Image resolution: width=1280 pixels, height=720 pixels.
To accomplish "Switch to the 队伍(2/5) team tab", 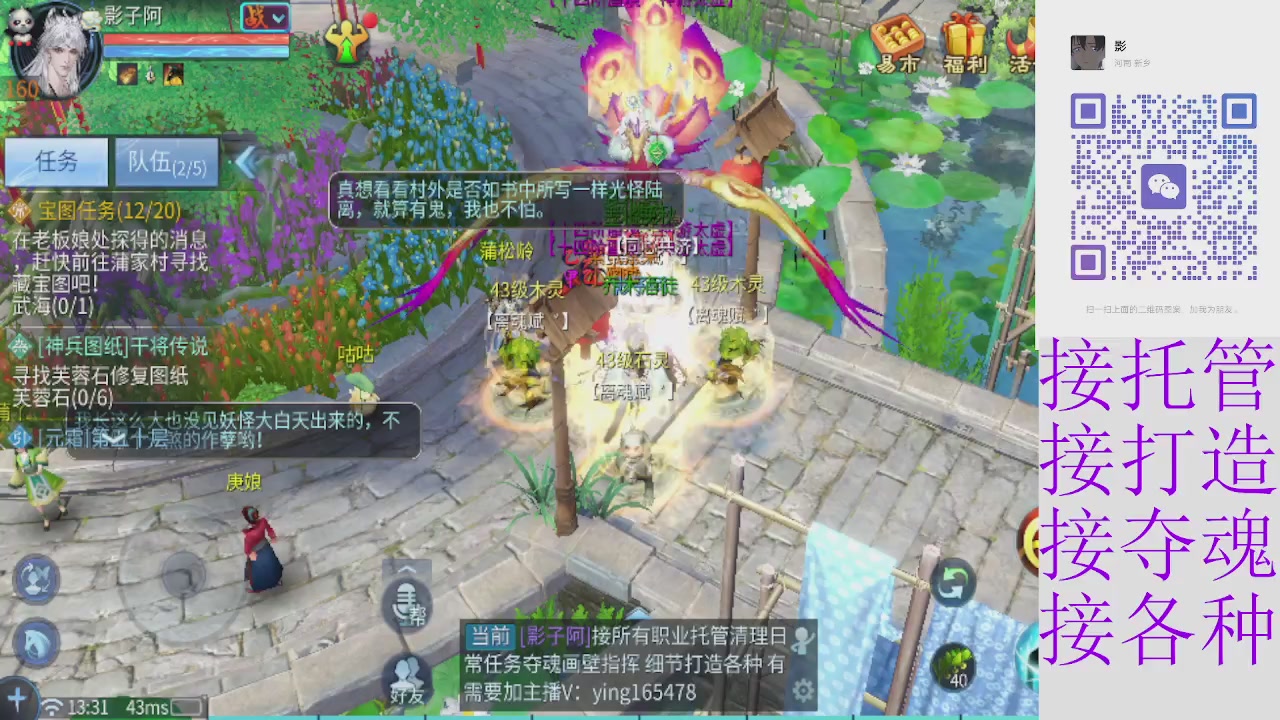I will click(x=165, y=163).
